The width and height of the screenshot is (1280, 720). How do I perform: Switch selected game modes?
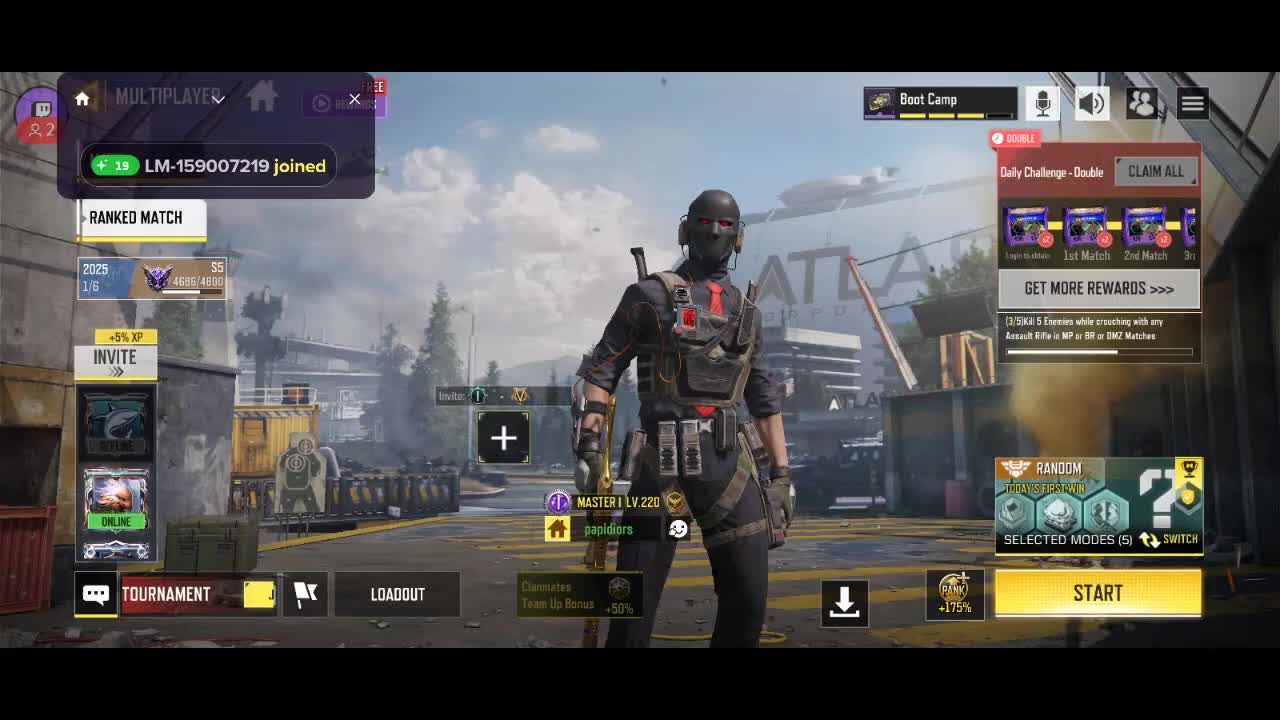click(x=1169, y=539)
